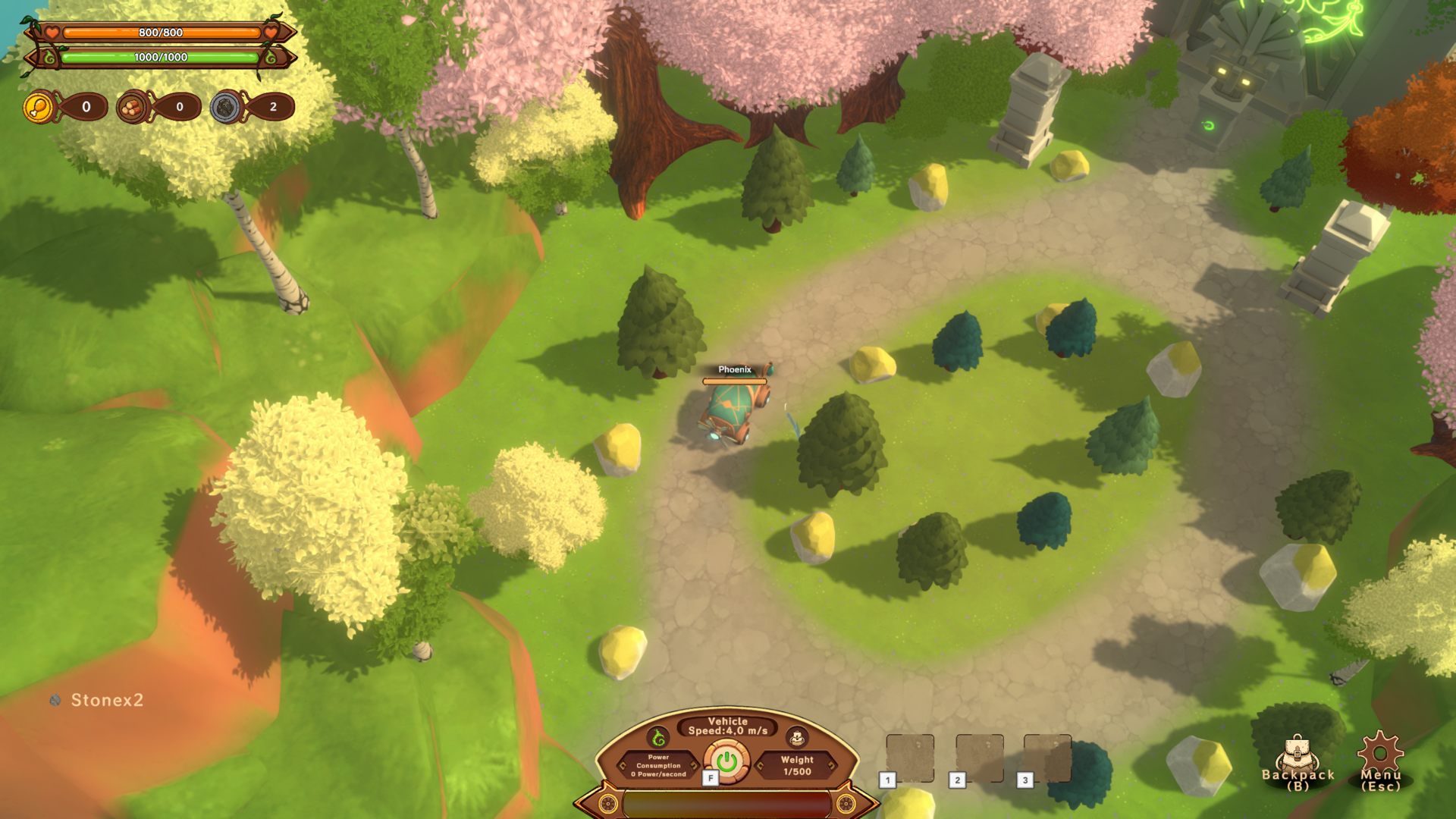
Task: Open the gear Menu
Action: point(1380,759)
